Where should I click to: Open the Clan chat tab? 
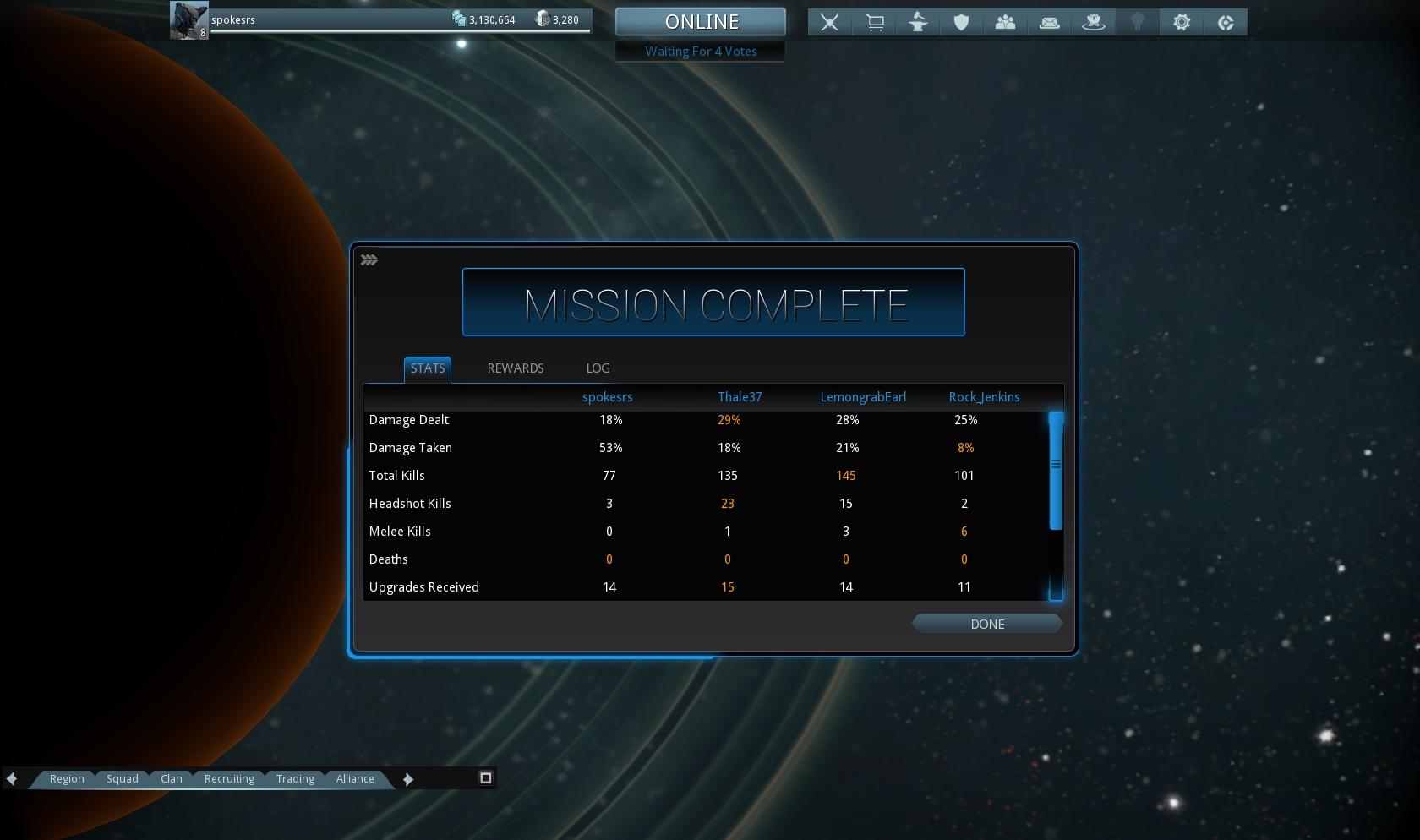coord(172,779)
